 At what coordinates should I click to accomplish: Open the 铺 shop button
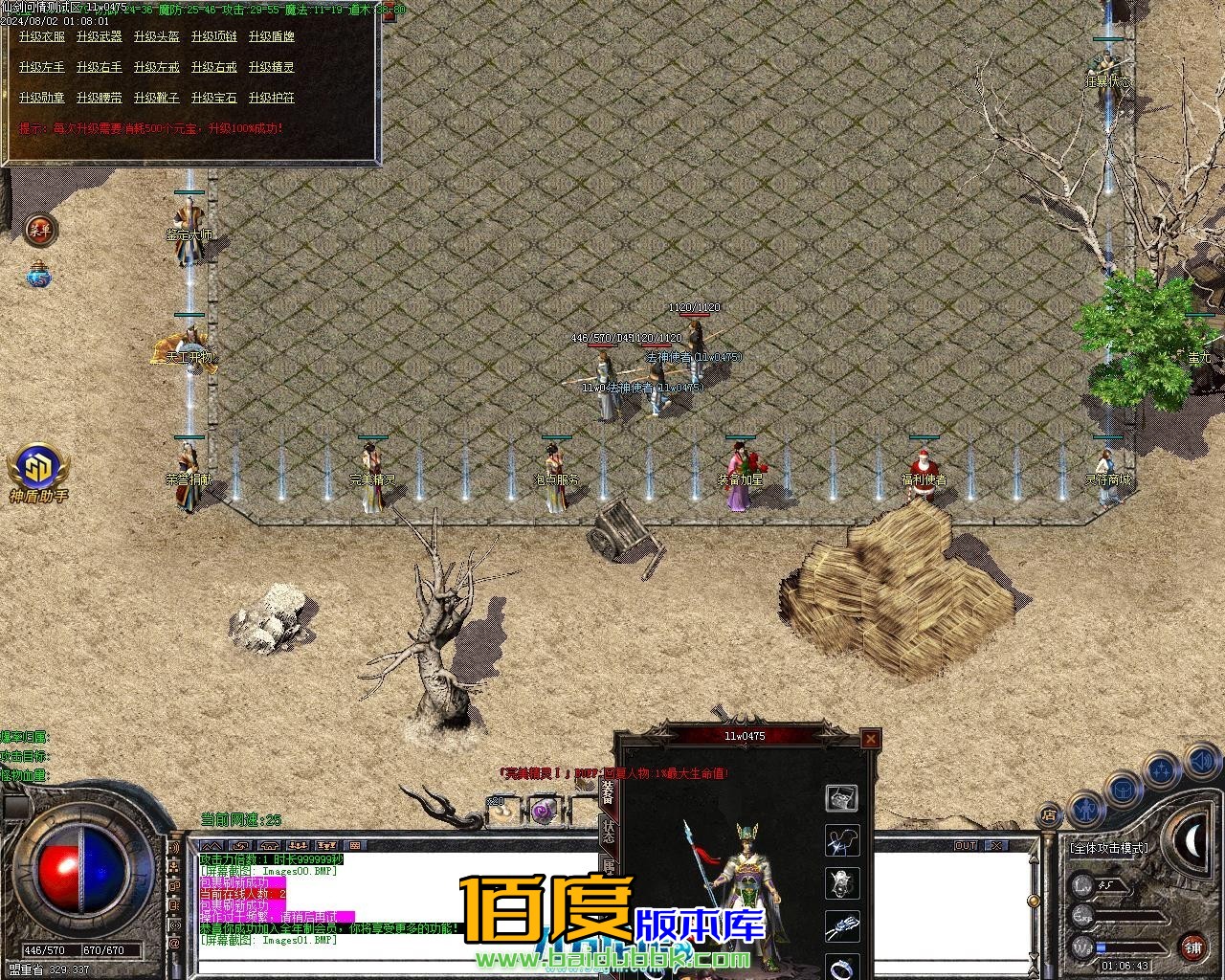pos(1192,948)
